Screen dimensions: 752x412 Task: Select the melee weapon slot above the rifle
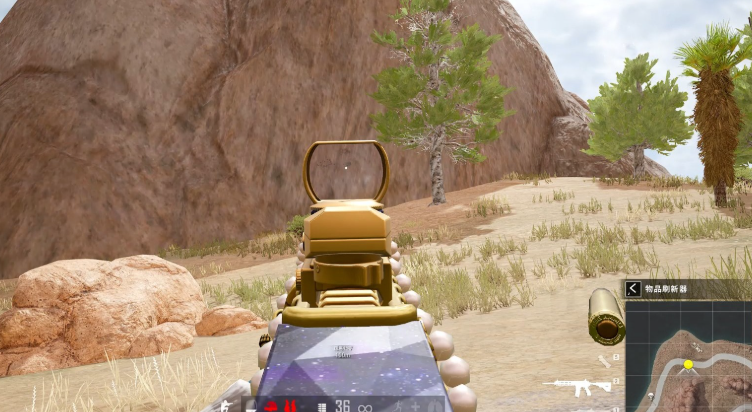click(604, 361)
